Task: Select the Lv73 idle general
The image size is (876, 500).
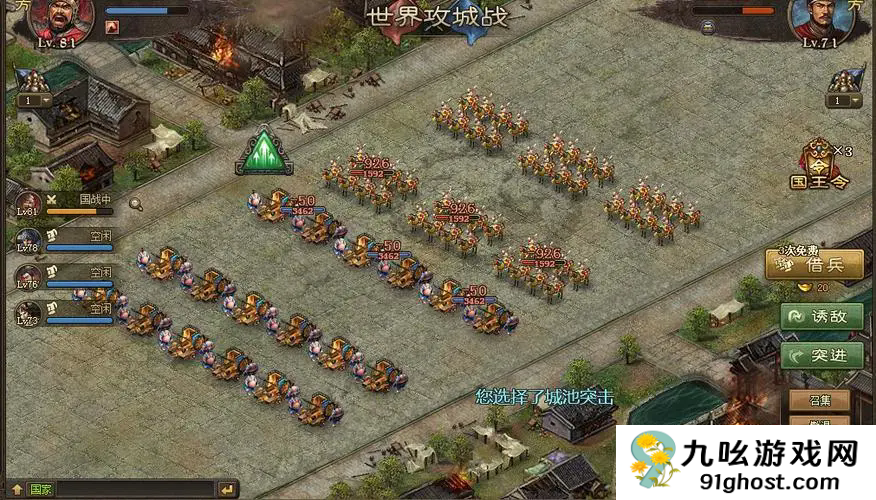Action: 29,313
